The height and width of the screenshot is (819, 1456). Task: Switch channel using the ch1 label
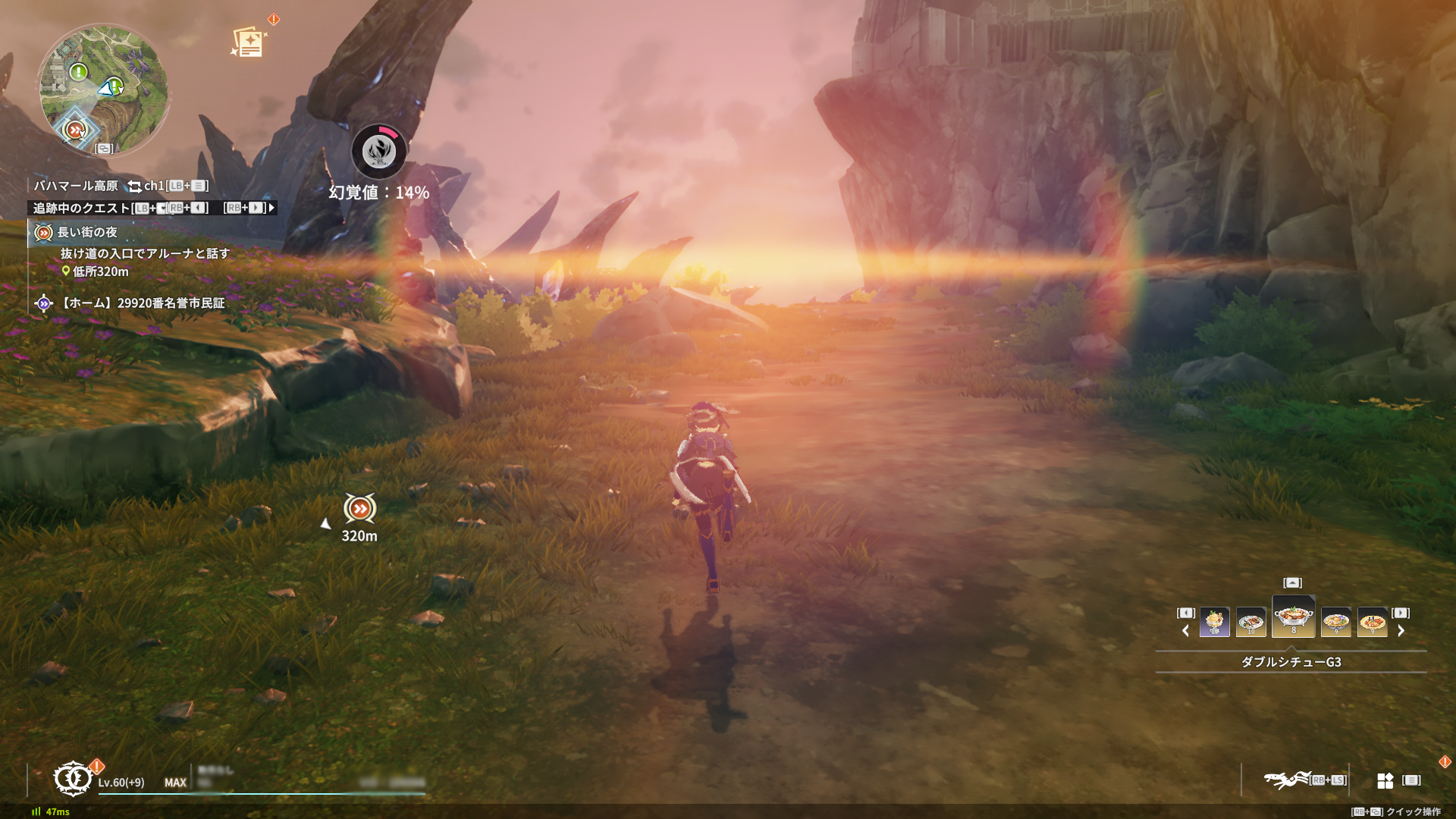154,186
